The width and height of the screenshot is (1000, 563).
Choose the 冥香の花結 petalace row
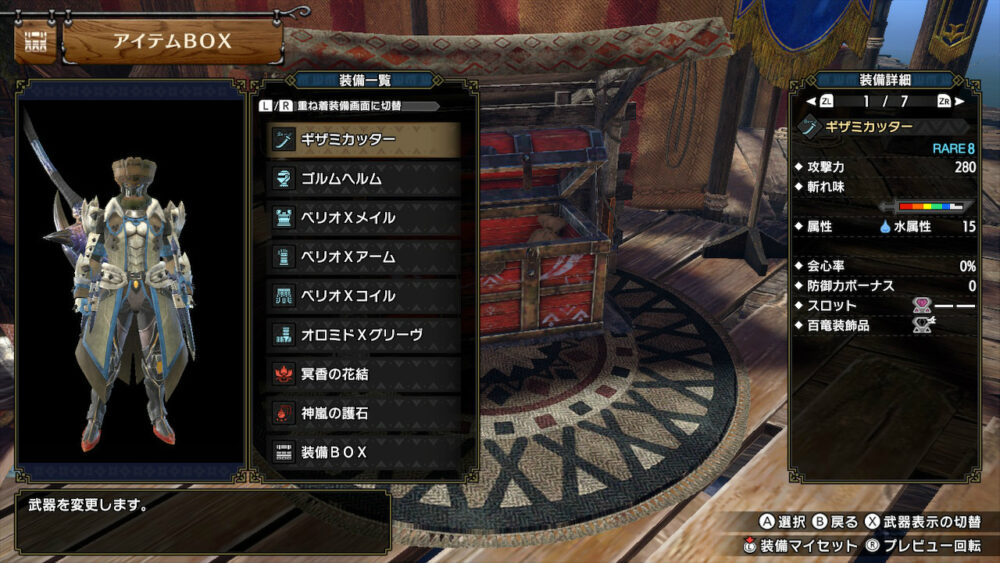click(363, 373)
